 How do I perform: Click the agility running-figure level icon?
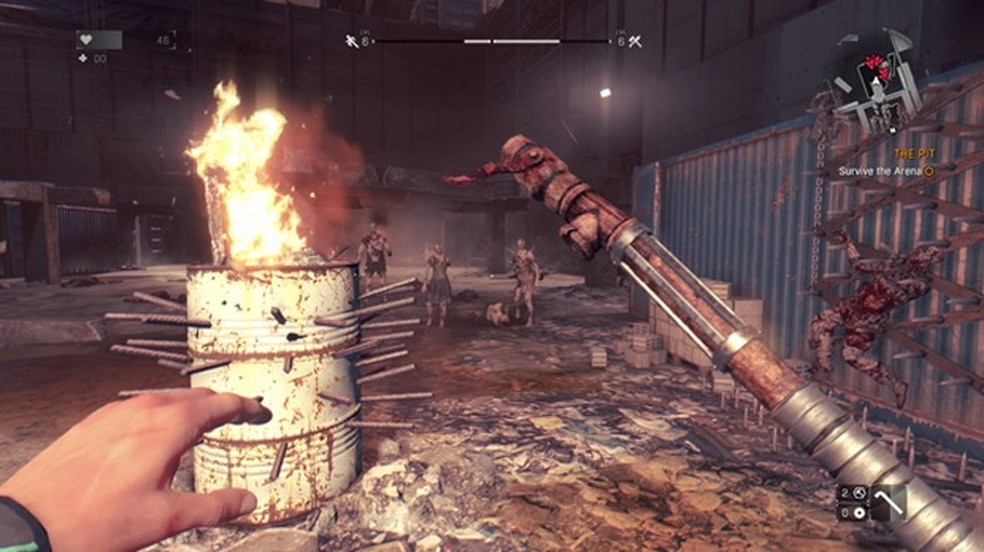(351, 41)
